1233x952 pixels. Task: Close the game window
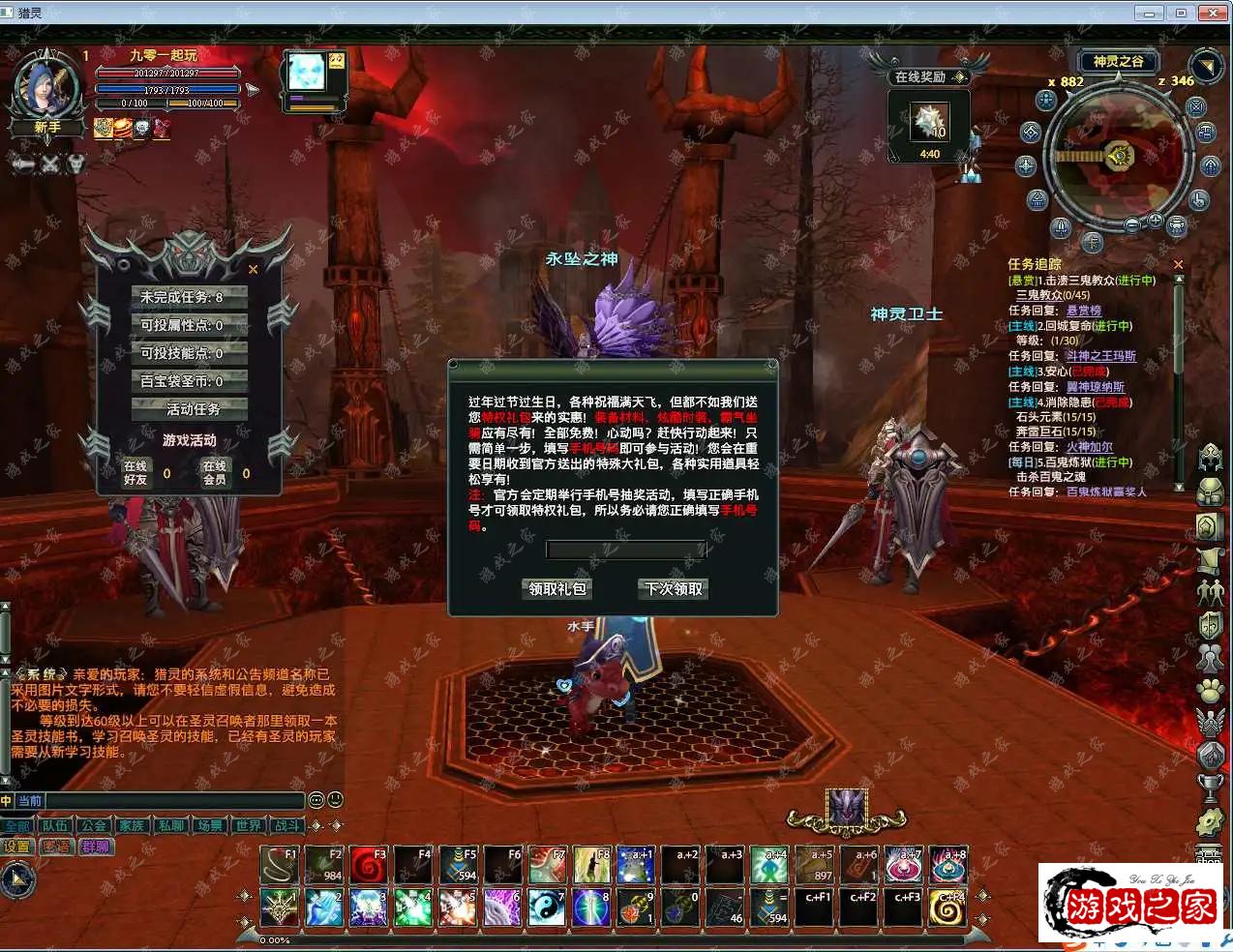point(1213,13)
